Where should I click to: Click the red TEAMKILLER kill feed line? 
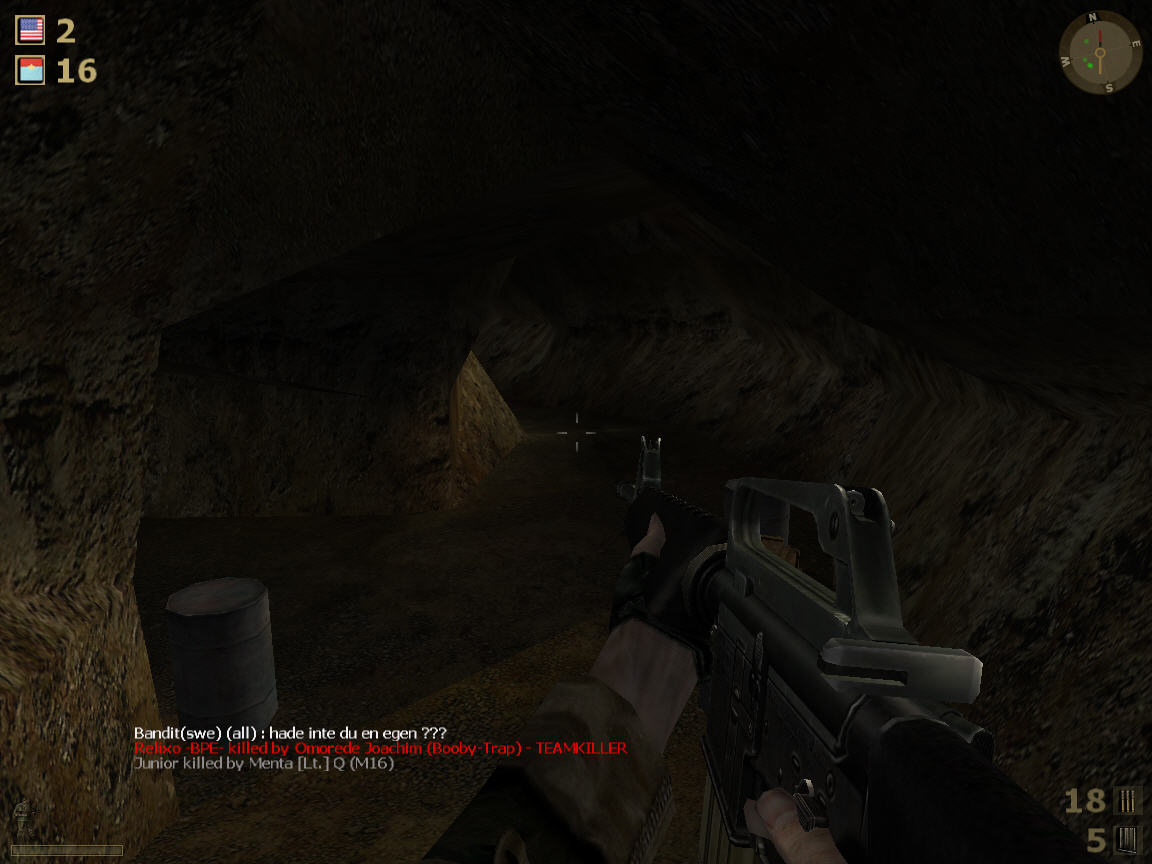380,748
